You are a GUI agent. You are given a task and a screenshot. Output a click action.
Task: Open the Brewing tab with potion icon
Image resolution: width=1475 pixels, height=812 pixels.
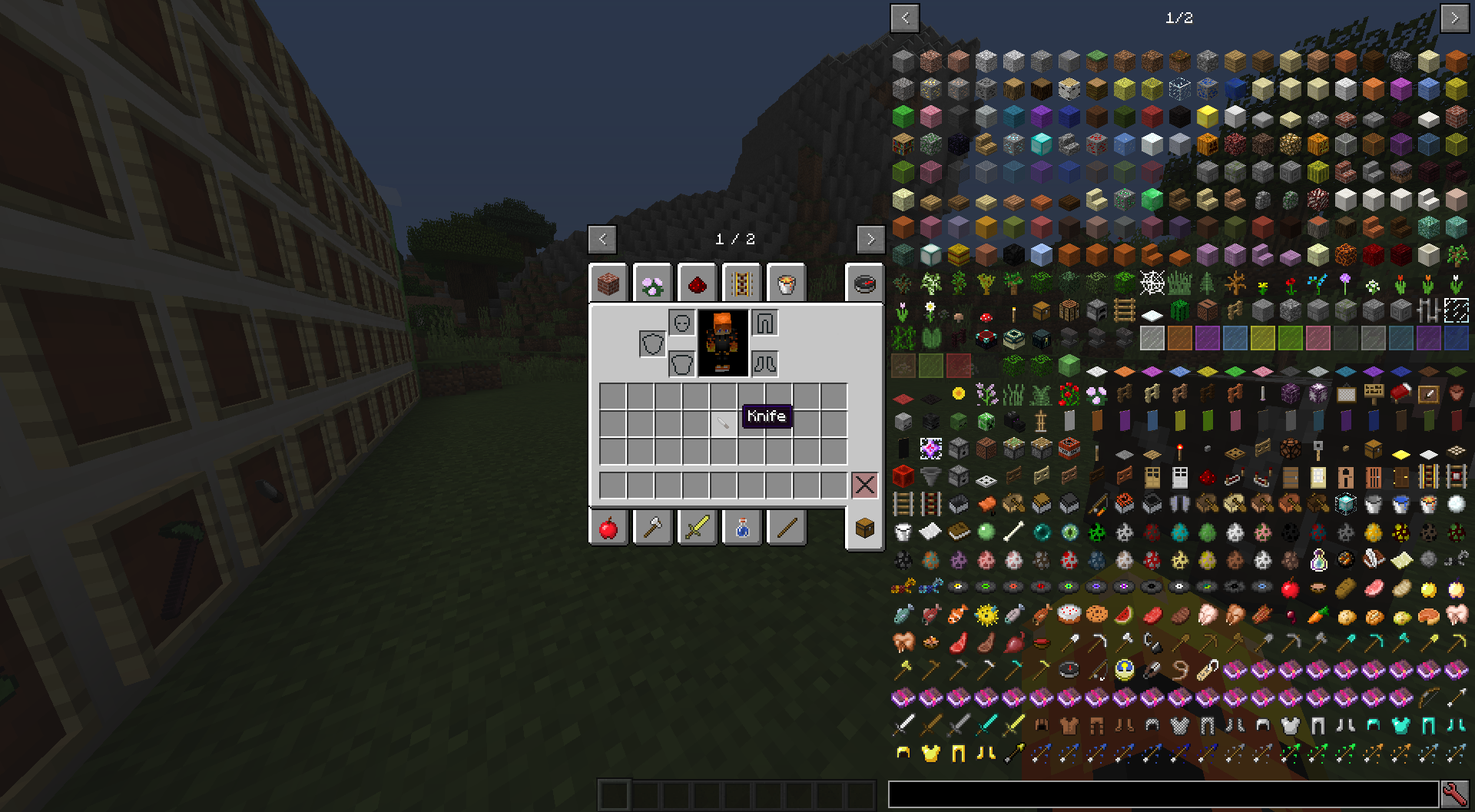click(x=741, y=527)
